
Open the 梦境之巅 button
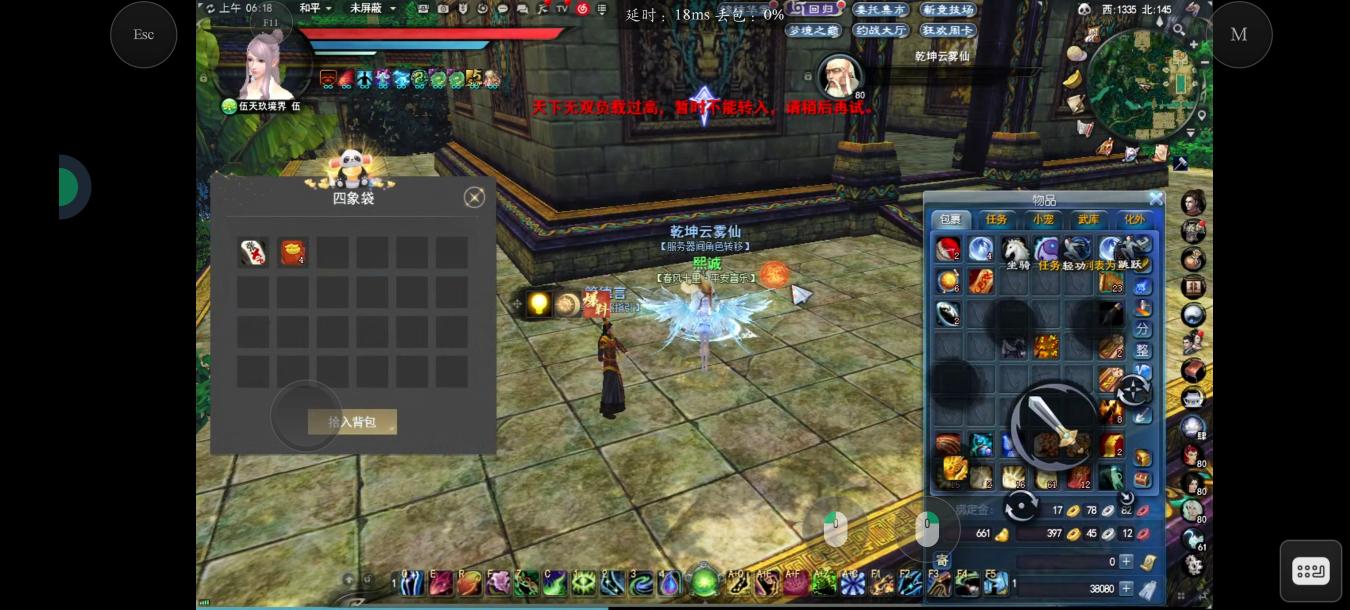[813, 31]
